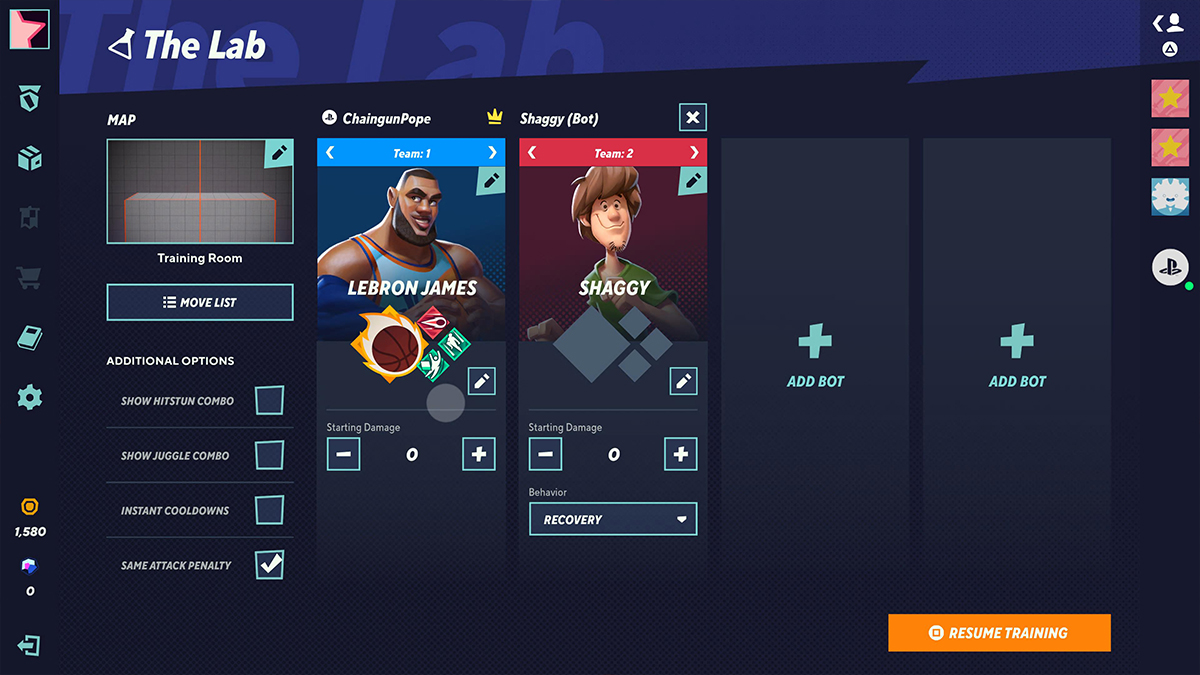Image resolution: width=1200 pixels, height=675 pixels.
Task: Open the Shaggy bot Behavior dropdown
Action: (x=613, y=519)
